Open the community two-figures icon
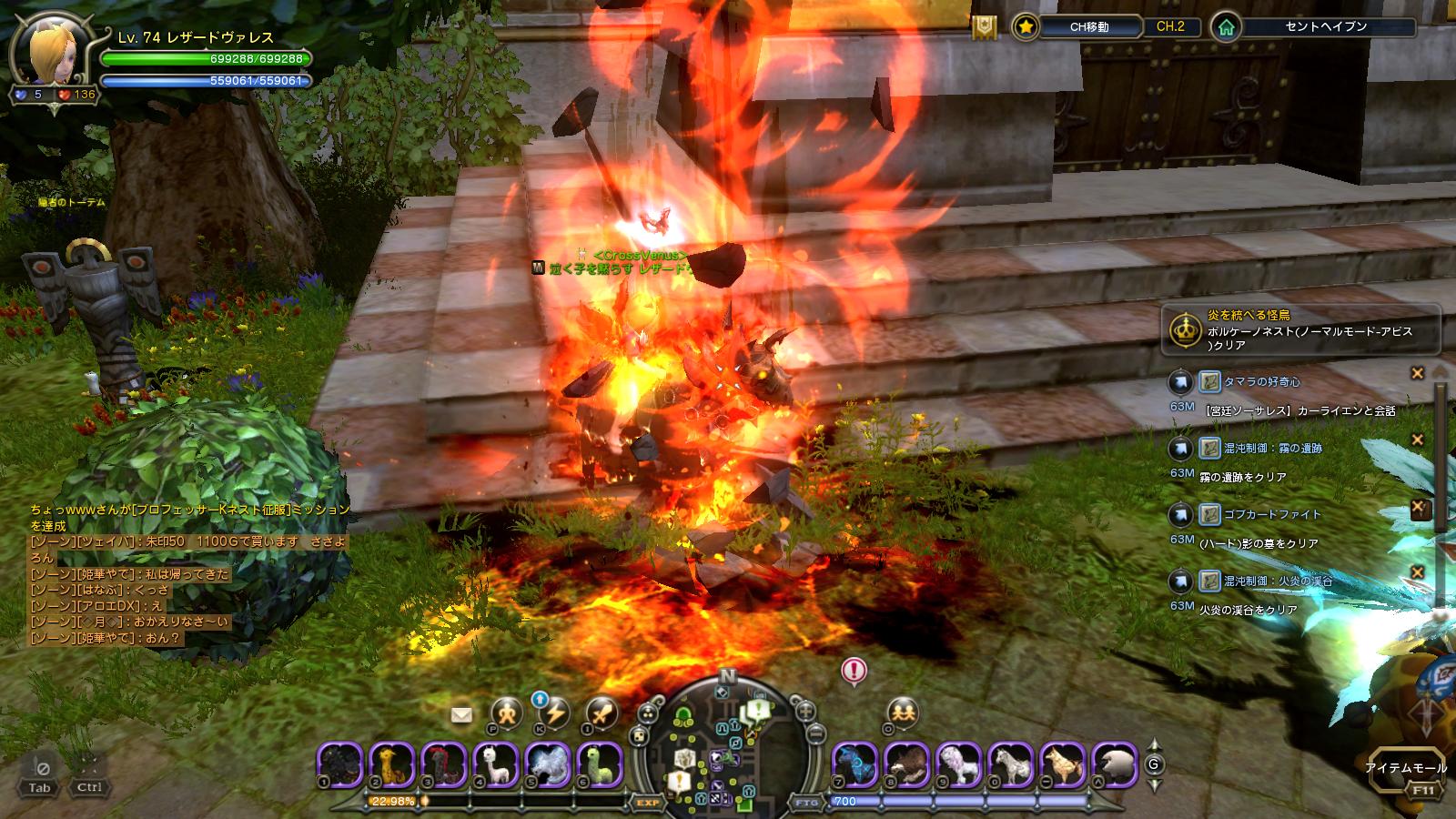1456x819 pixels. [x=902, y=711]
